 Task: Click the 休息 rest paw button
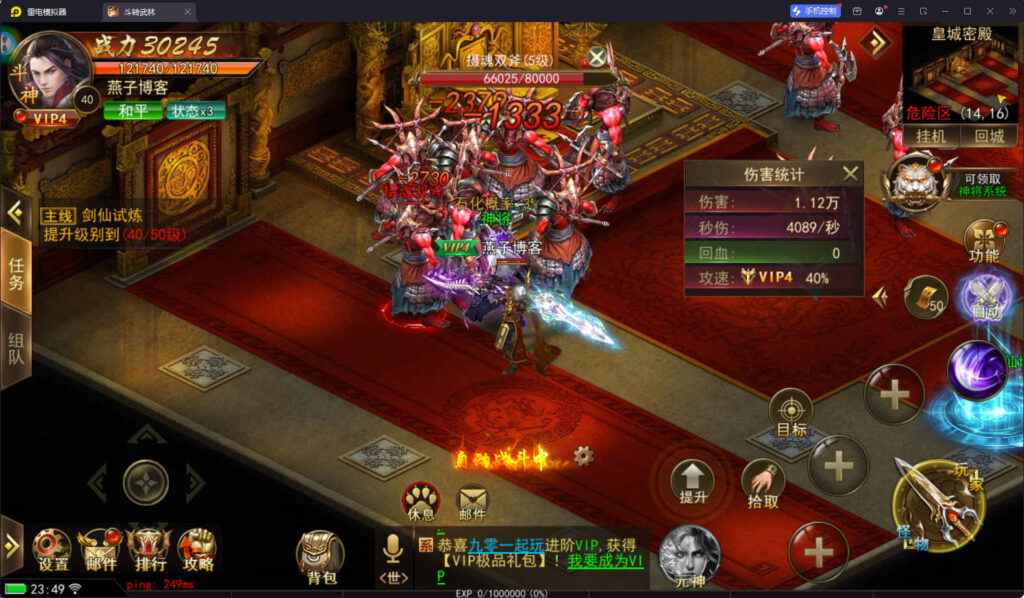coord(421,501)
